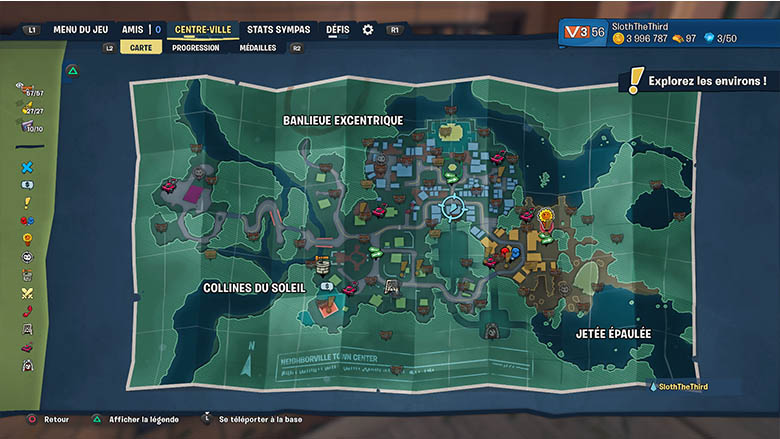Open the Médailles sub-tab
This screenshot has height=439, width=780.
tap(258, 47)
